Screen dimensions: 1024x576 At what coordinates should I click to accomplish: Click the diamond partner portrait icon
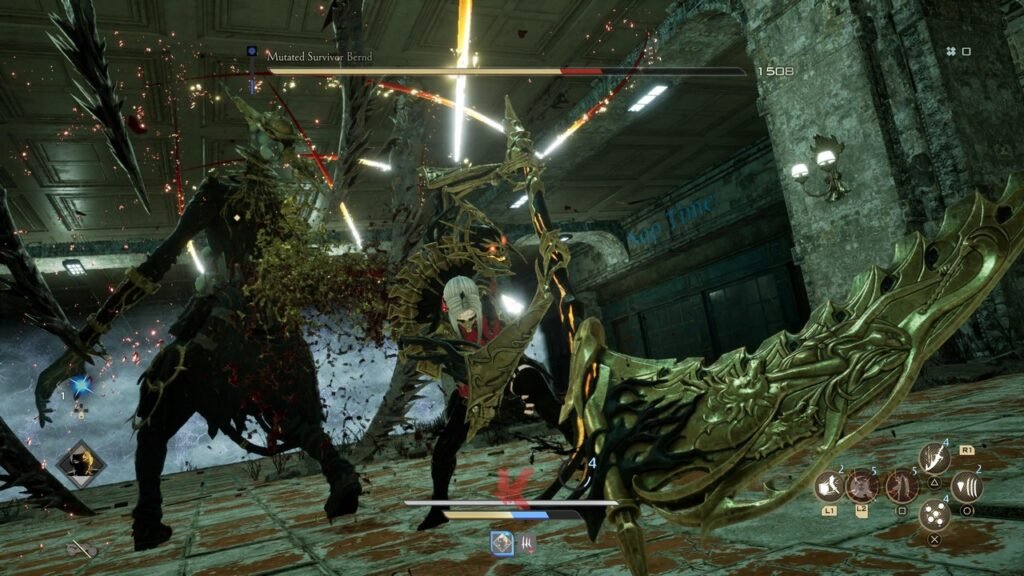79,463
